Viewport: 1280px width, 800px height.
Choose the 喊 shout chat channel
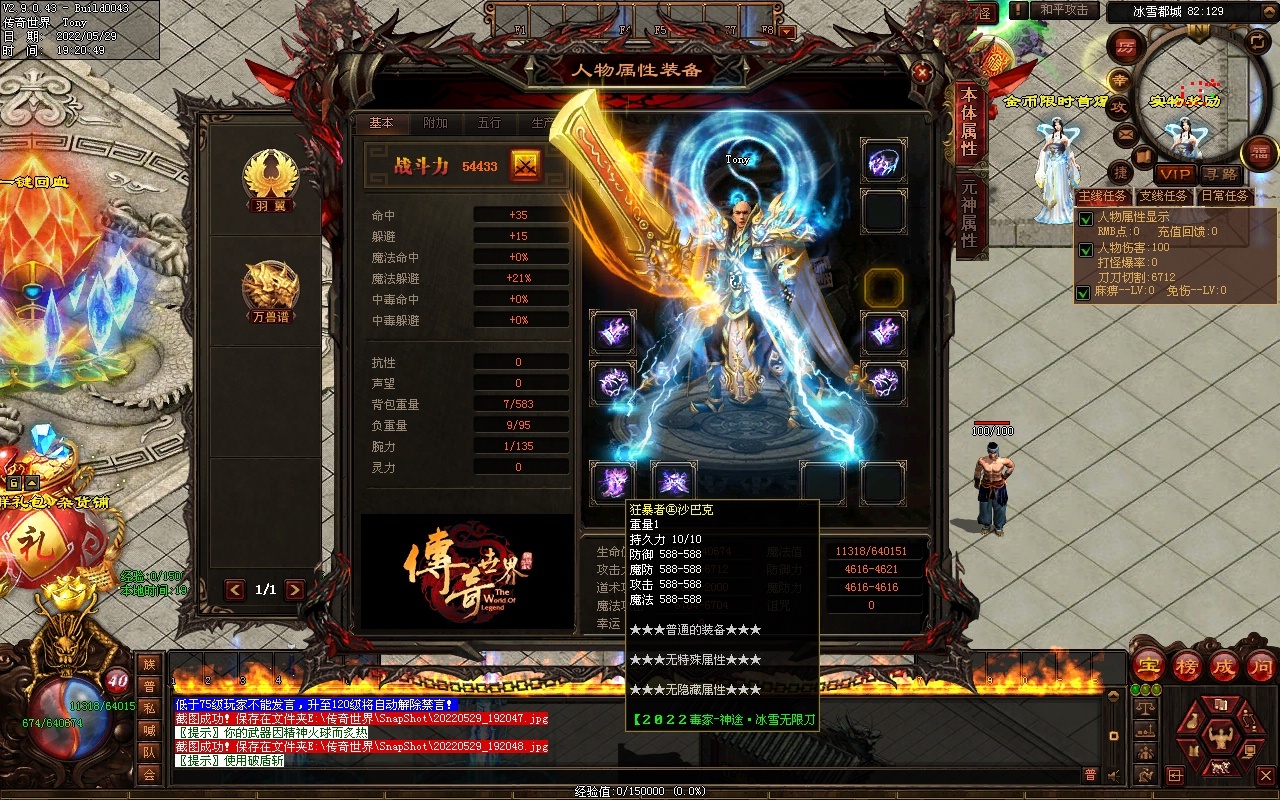tap(149, 730)
